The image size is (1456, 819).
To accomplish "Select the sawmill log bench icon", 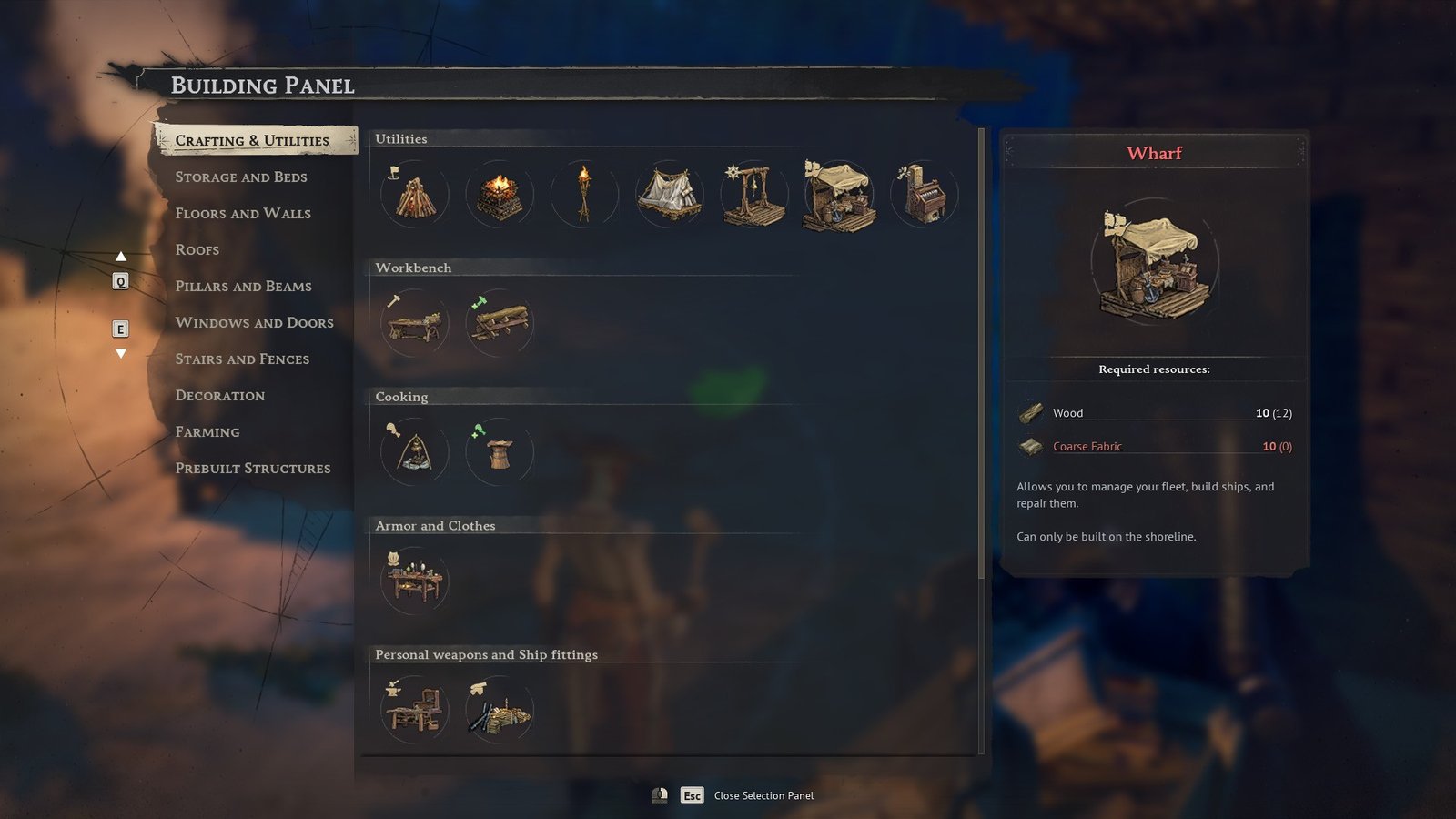I will tap(499, 323).
